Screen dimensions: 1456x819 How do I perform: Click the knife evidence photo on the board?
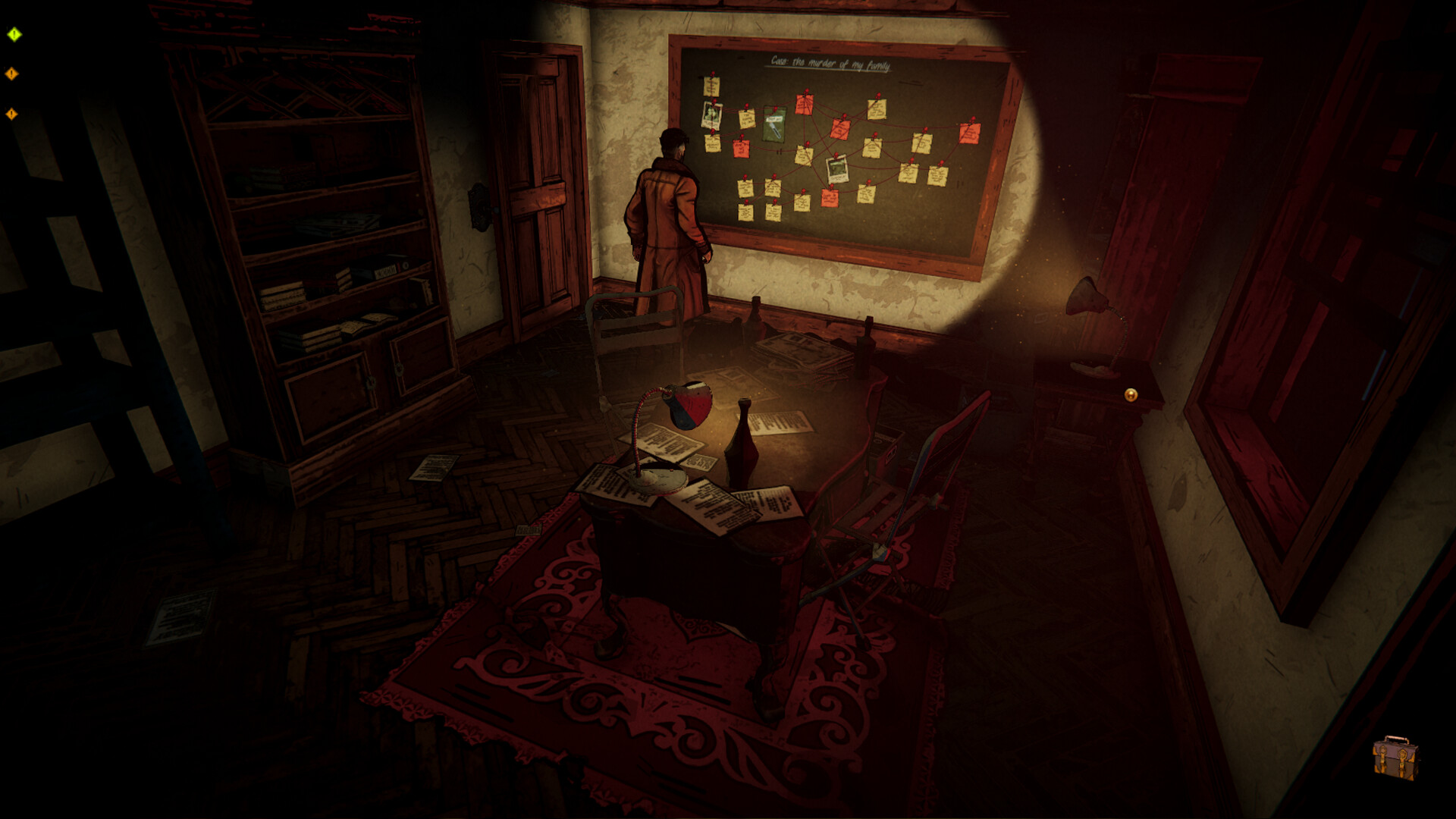tap(774, 124)
